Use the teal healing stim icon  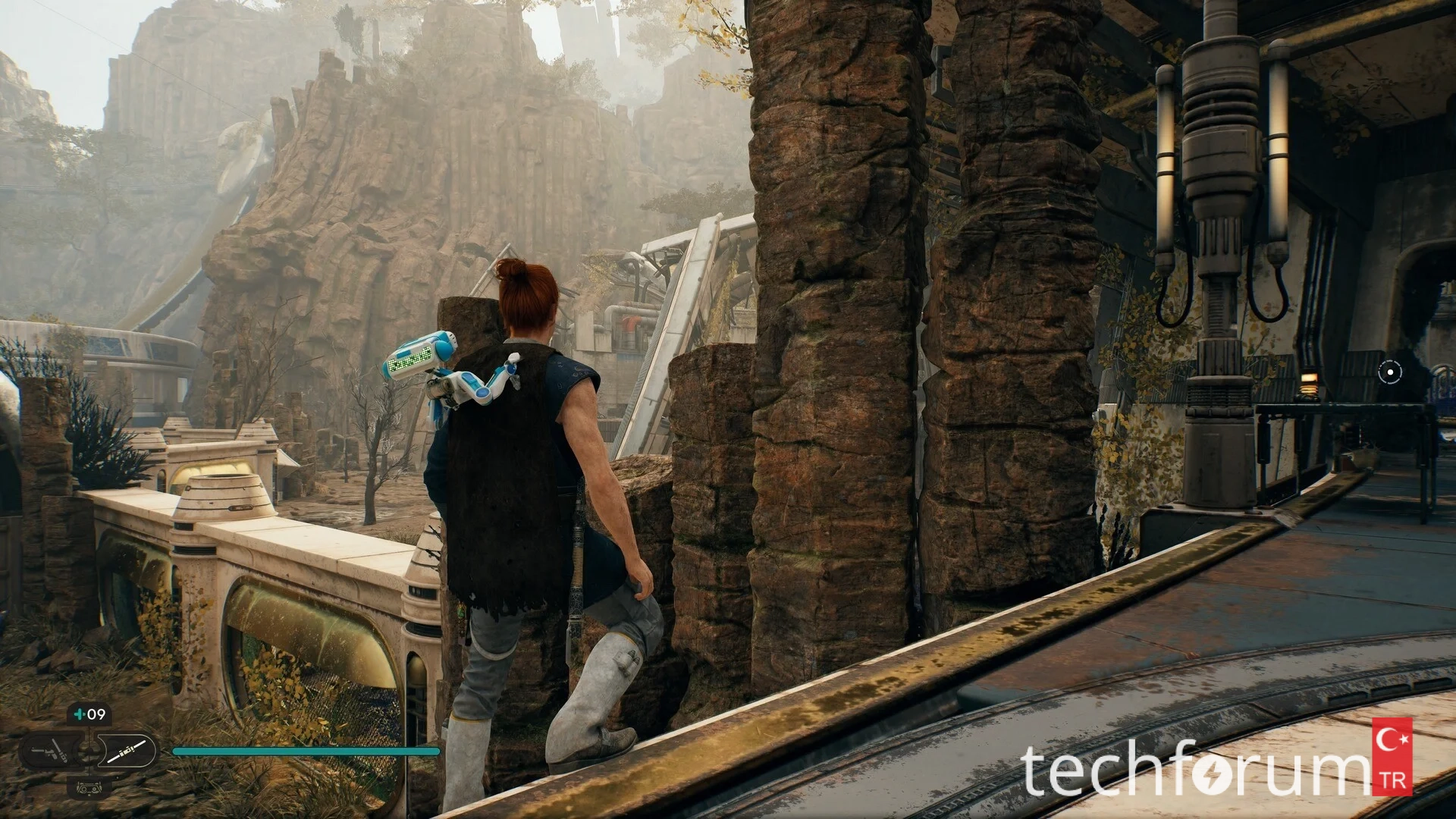point(79,714)
